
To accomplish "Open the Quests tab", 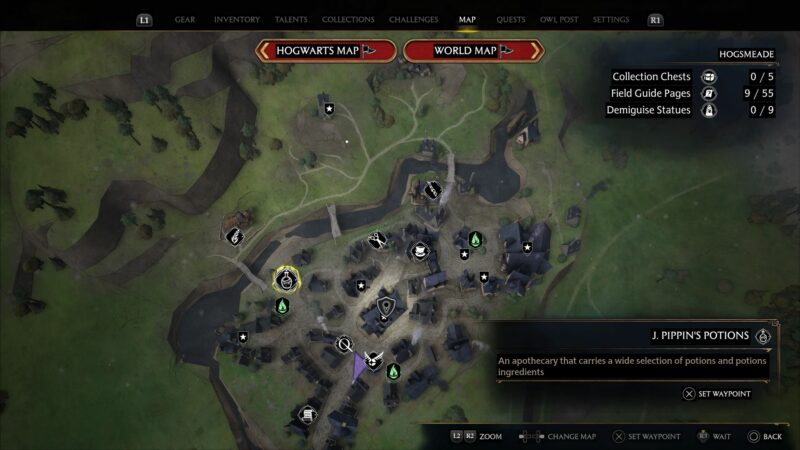I will pyautogui.click(x=511, y=19).
